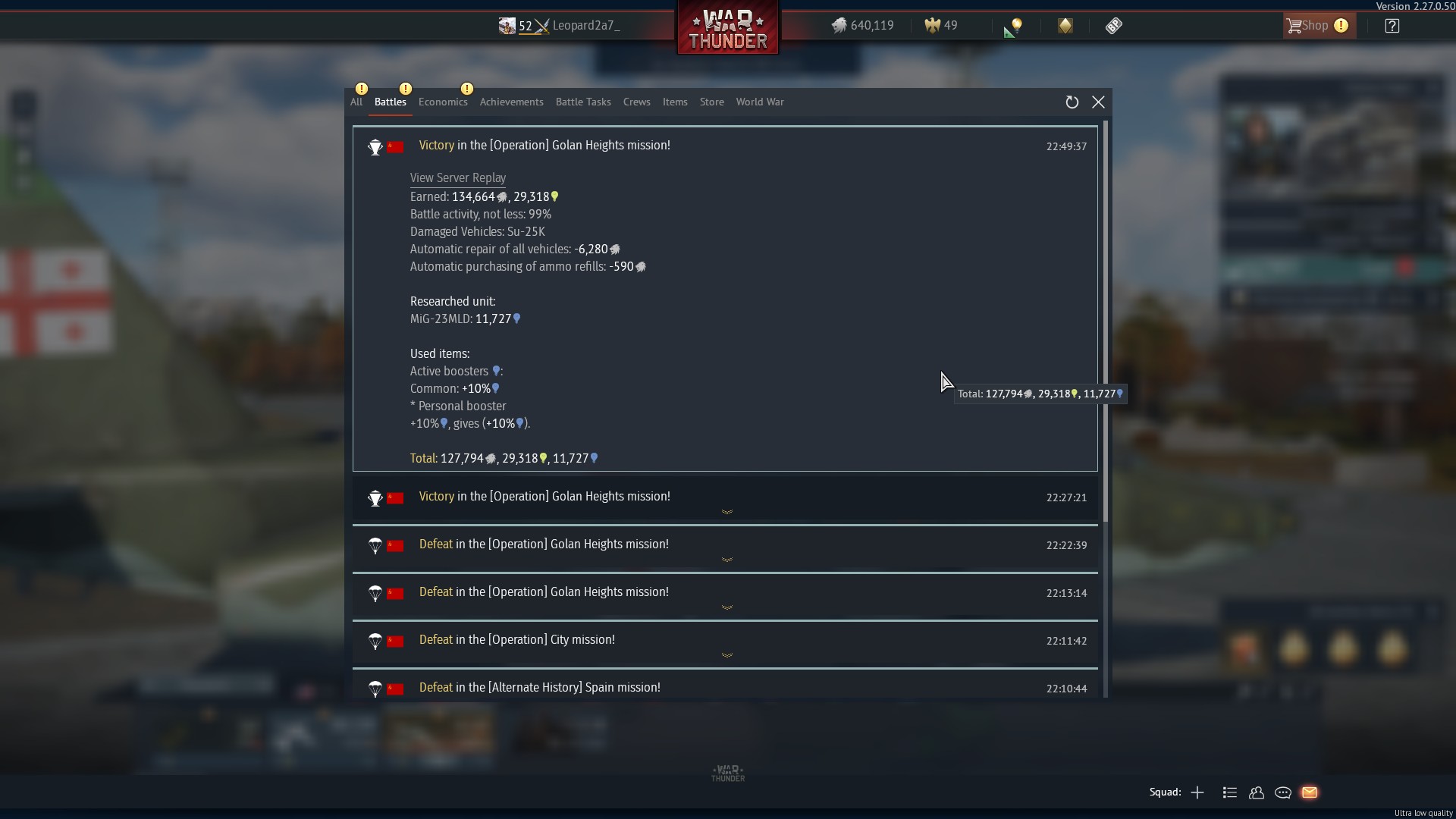Open the orange mail envelope icon

1310,792
